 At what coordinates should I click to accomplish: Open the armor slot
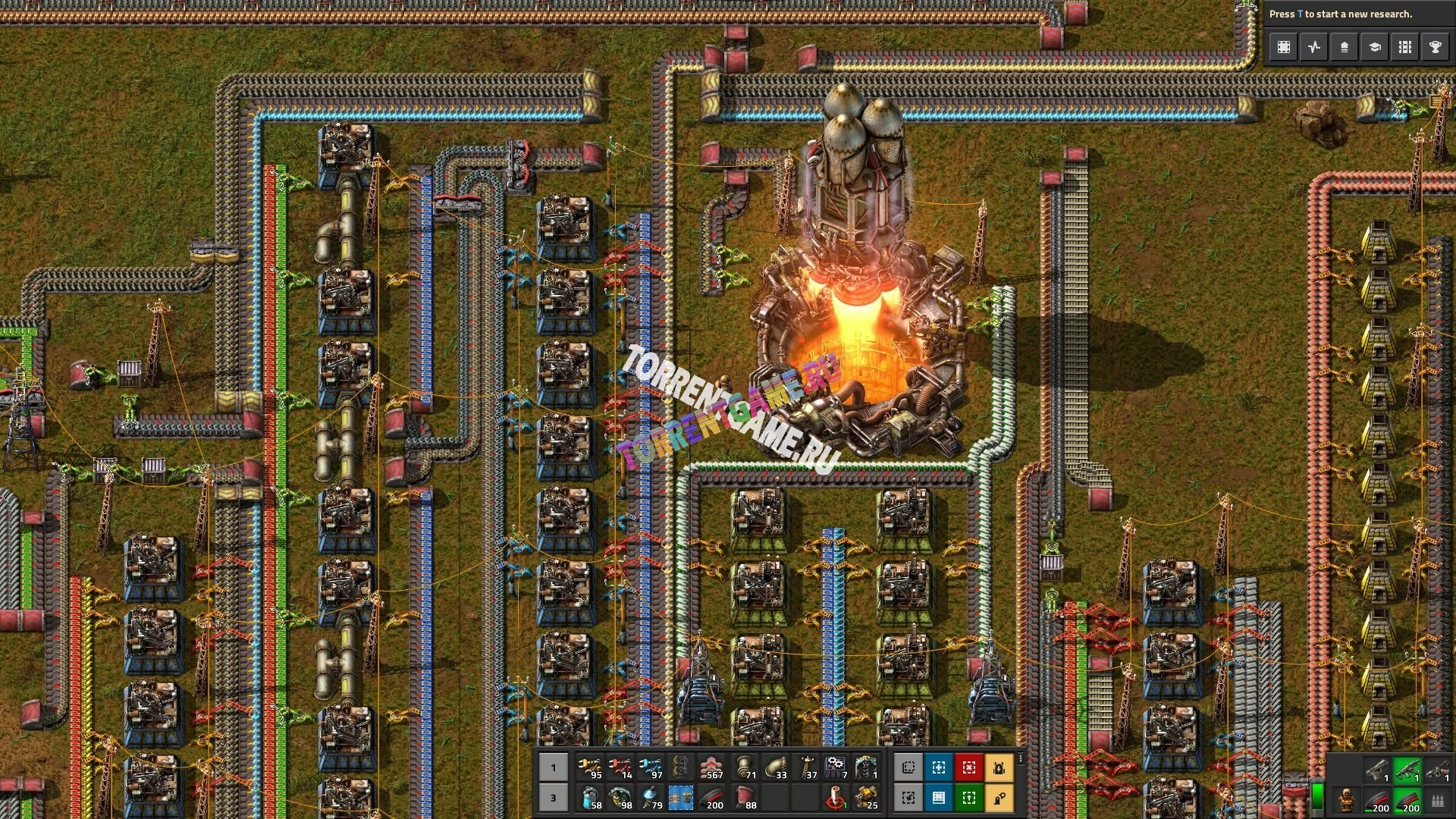tap(1346, 799)
